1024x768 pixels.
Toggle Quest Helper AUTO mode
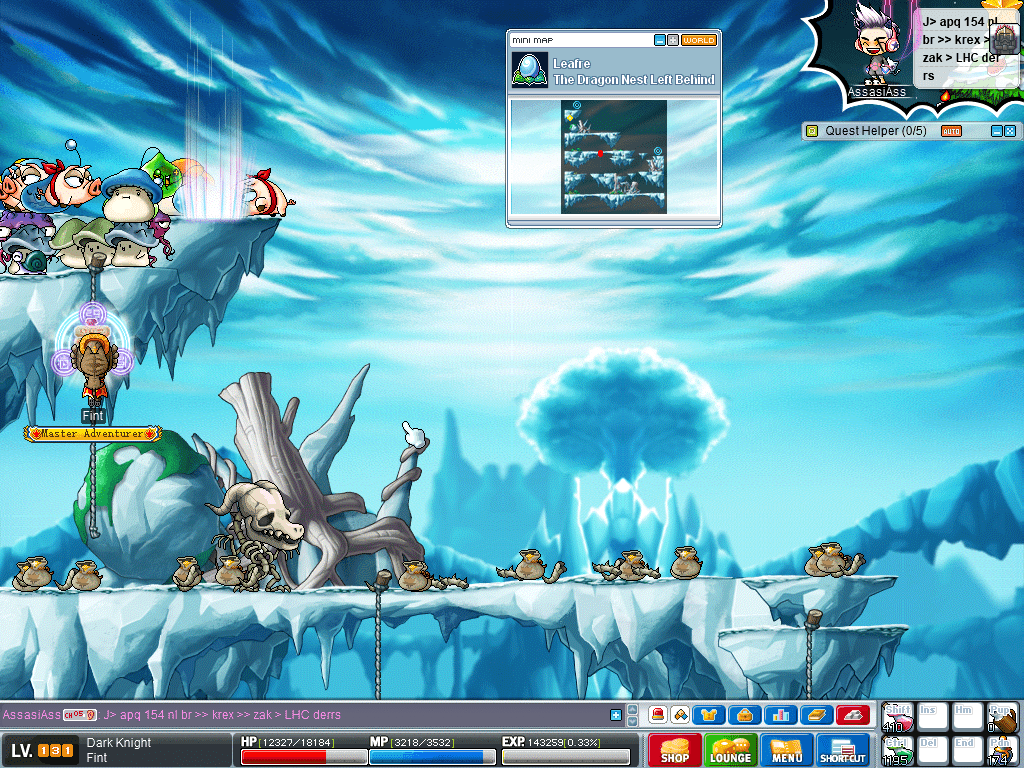point(951,131)
